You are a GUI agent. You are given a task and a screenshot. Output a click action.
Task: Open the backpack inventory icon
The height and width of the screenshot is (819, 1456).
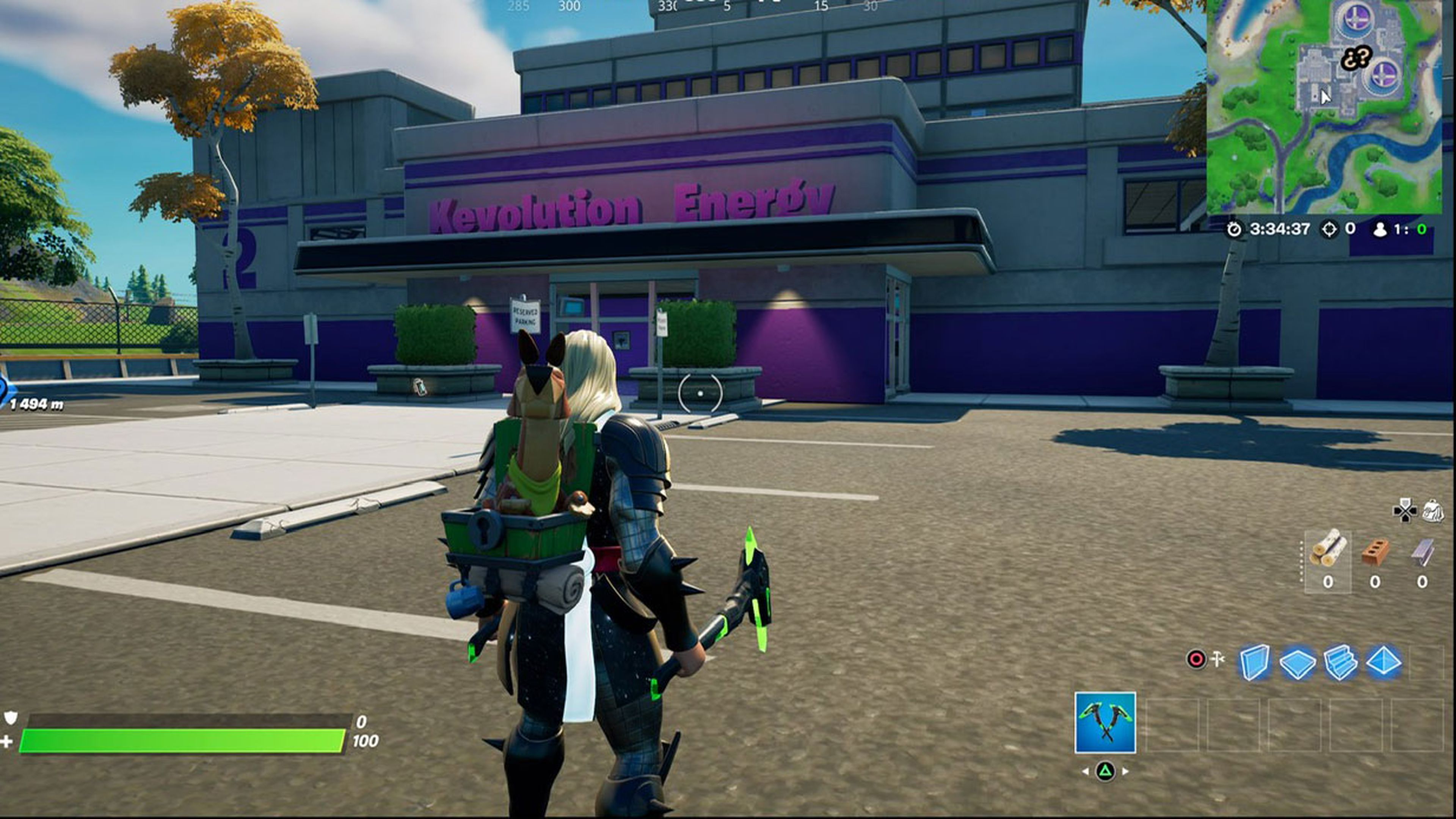(x=1433, y=511)
